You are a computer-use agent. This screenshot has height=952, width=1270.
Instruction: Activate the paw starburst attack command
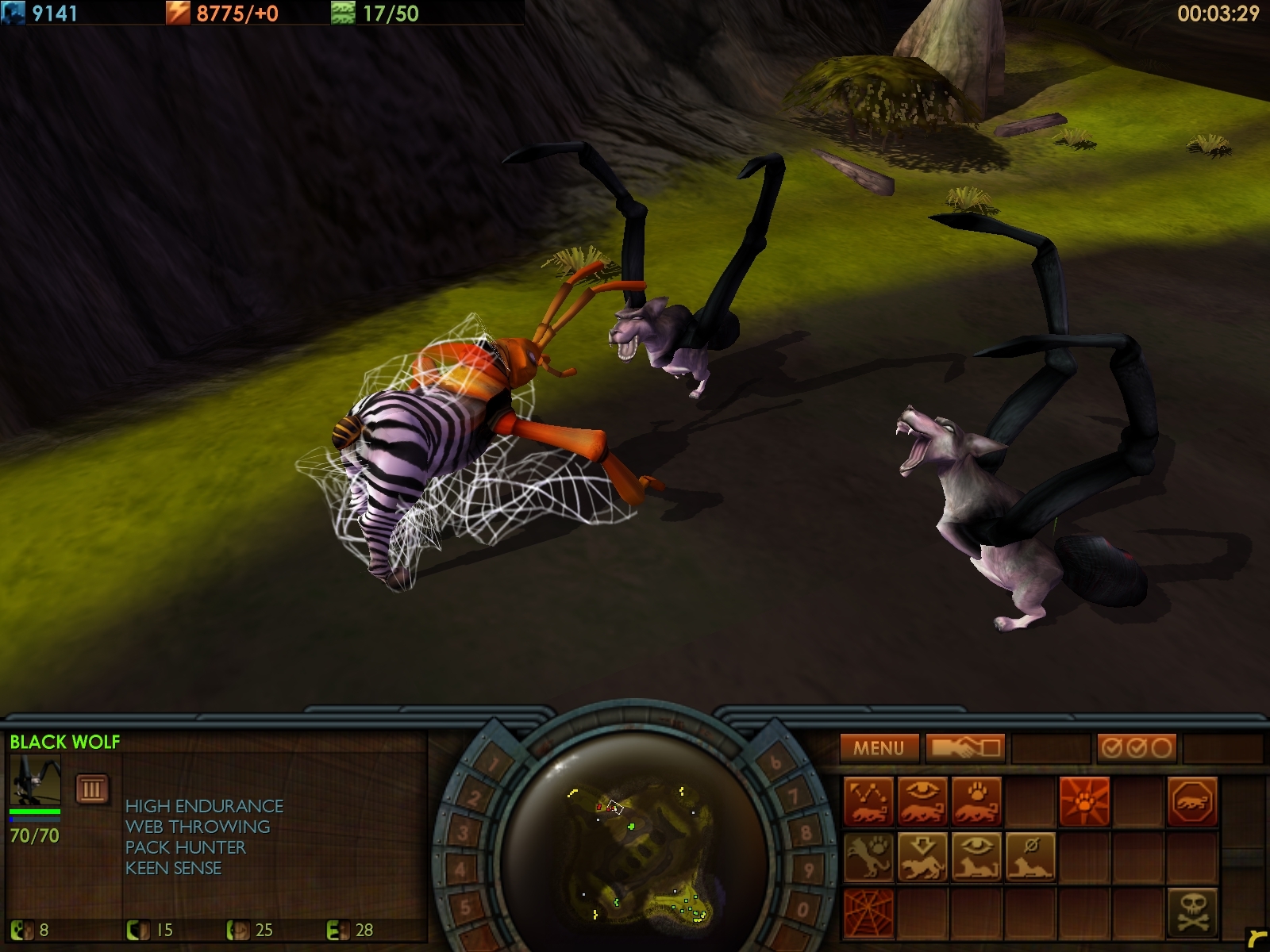(1083, 801)
